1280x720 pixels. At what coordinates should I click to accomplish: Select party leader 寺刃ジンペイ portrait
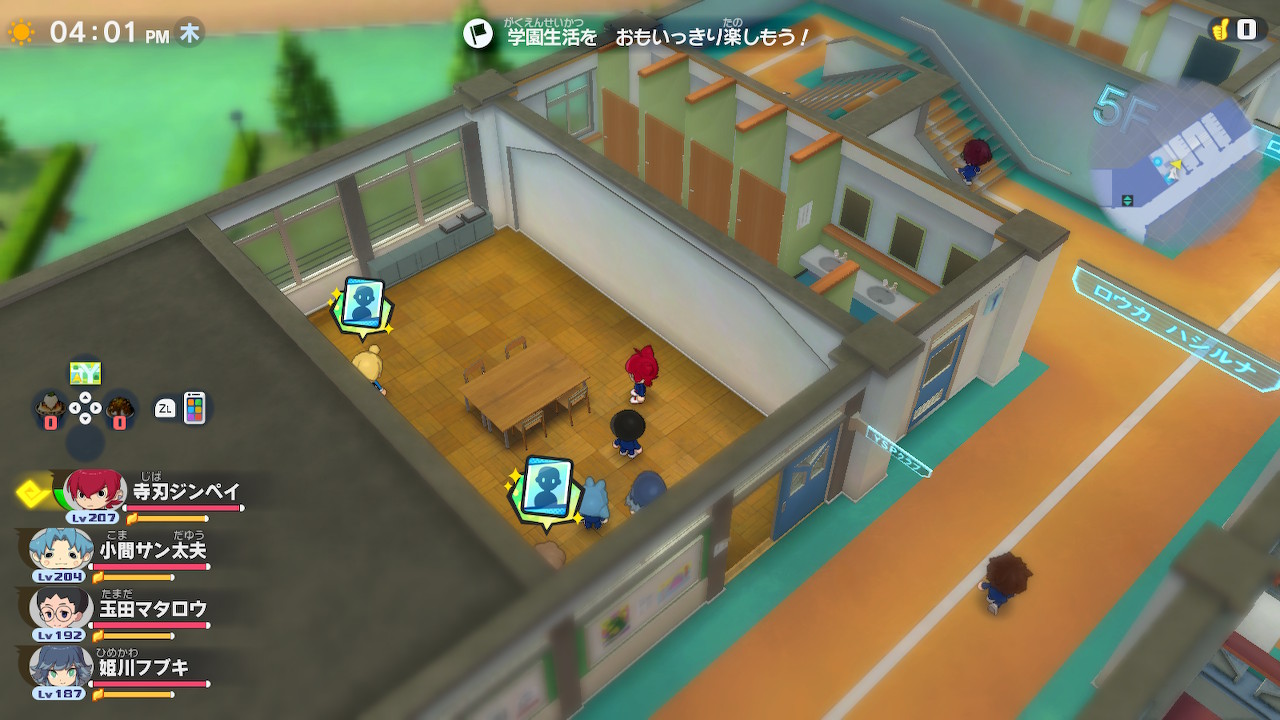(94, 492)
